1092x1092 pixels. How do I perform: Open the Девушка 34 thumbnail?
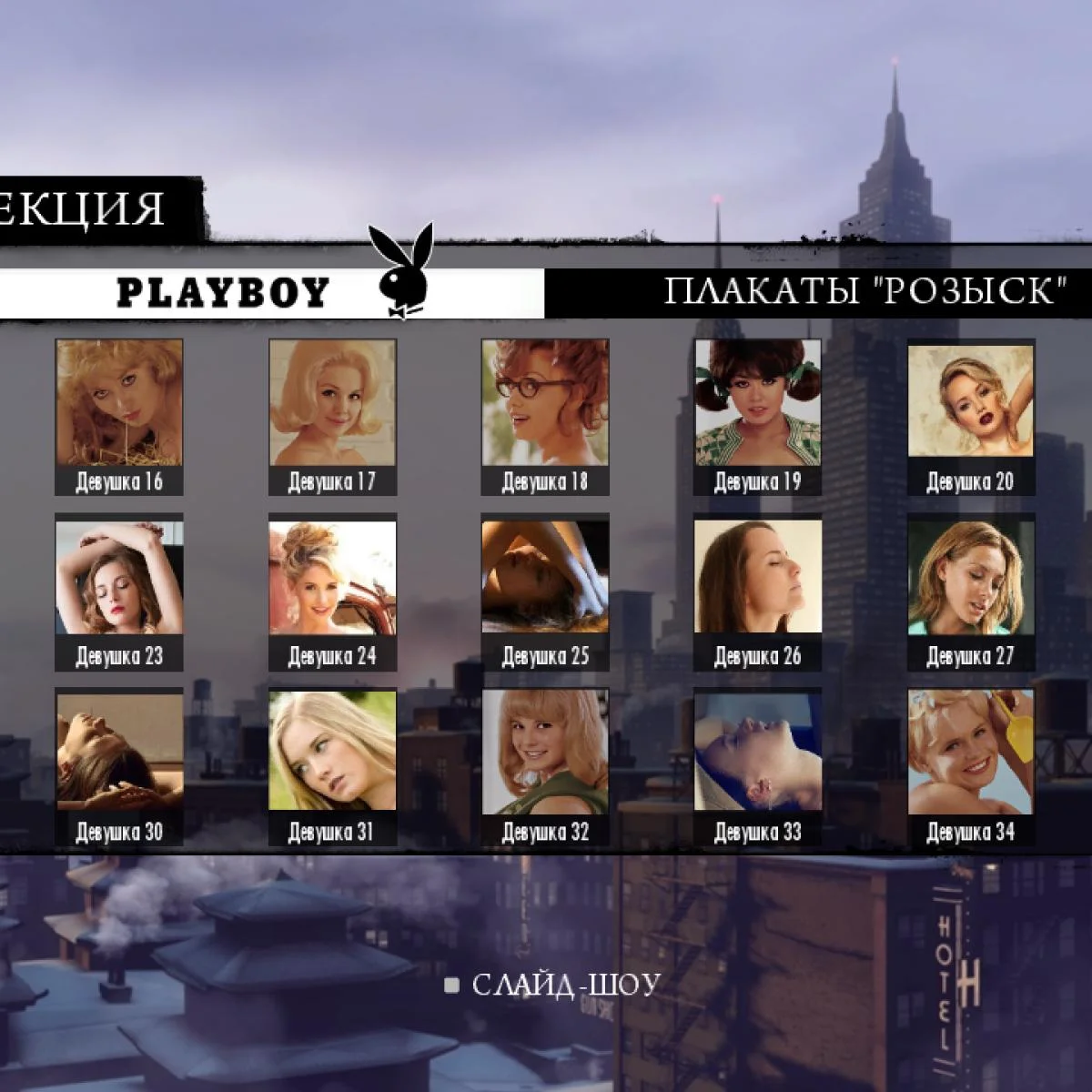(x=971, y=753)
